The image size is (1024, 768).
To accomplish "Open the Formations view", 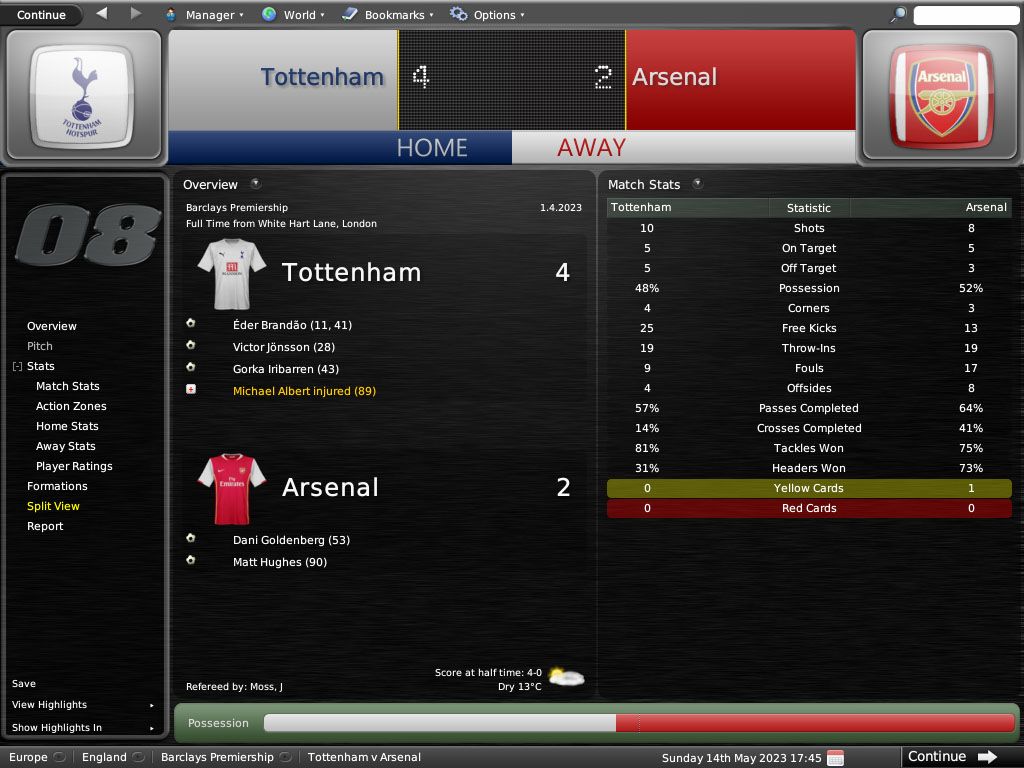I will tap(57, 486).
